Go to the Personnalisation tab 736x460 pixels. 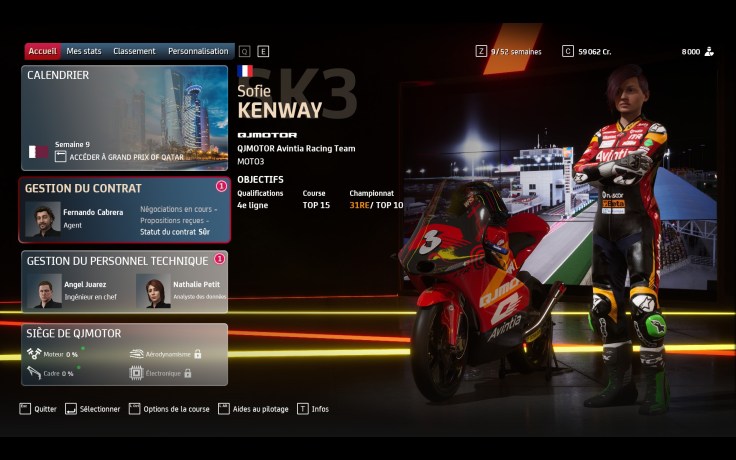pos(198,51)
